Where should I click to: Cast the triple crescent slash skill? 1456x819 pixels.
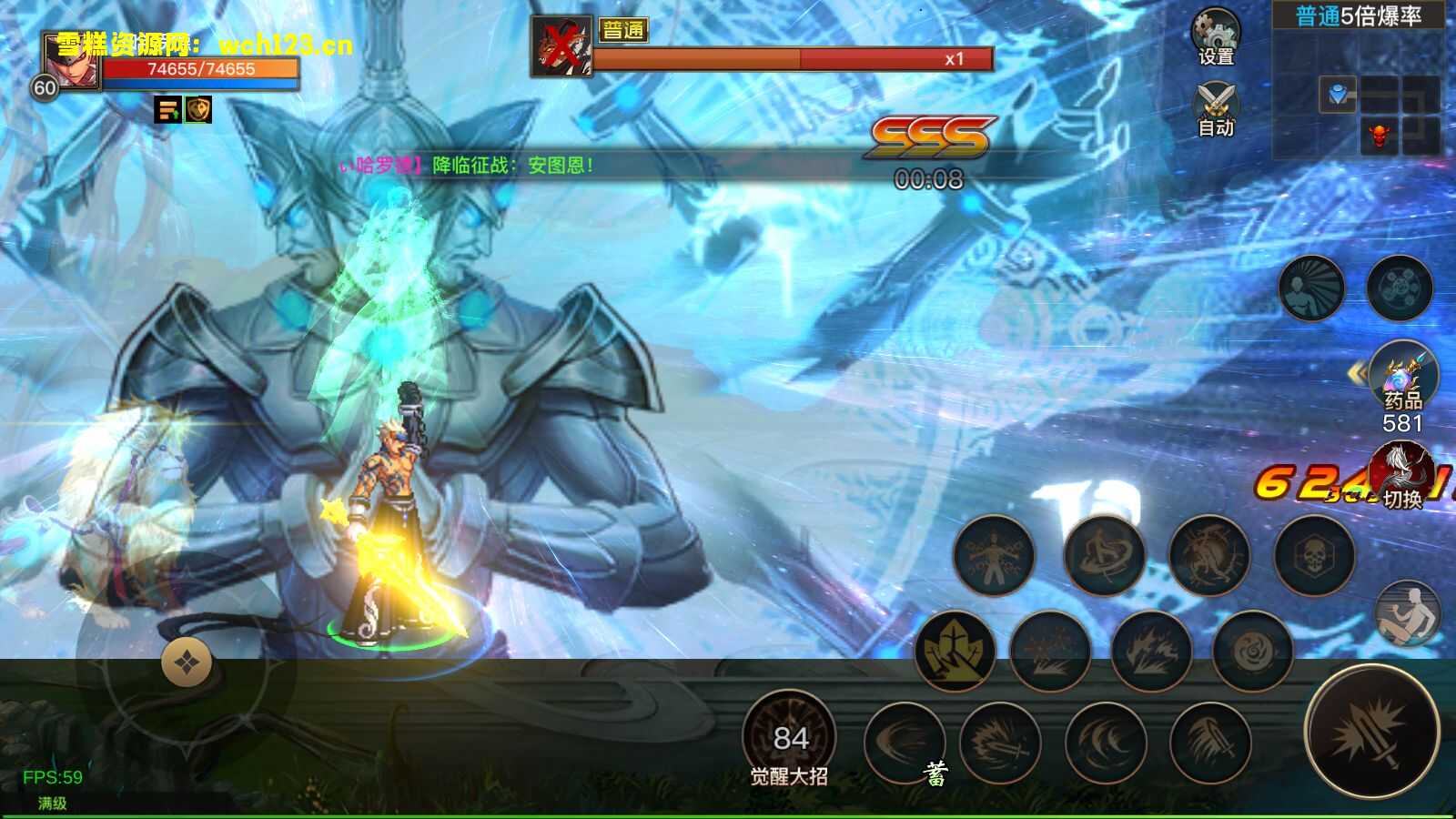[x=1106, y=743]
